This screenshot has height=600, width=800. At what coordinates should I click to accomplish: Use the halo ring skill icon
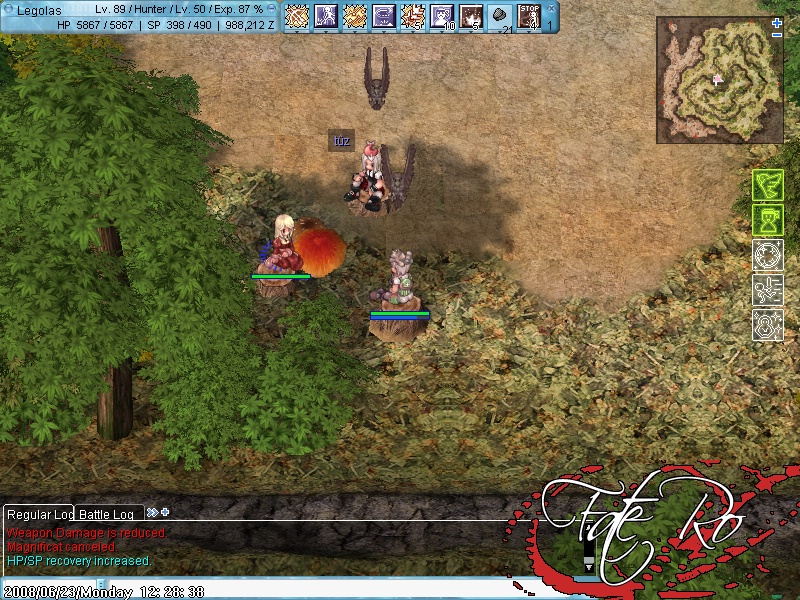point(384,16)
